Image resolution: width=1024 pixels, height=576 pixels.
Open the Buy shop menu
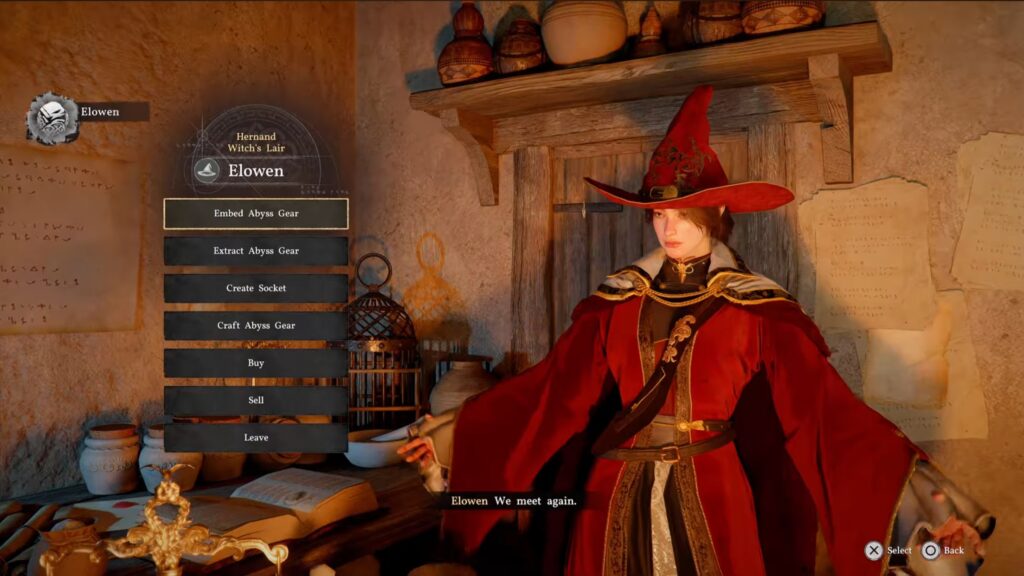[256, 363]
